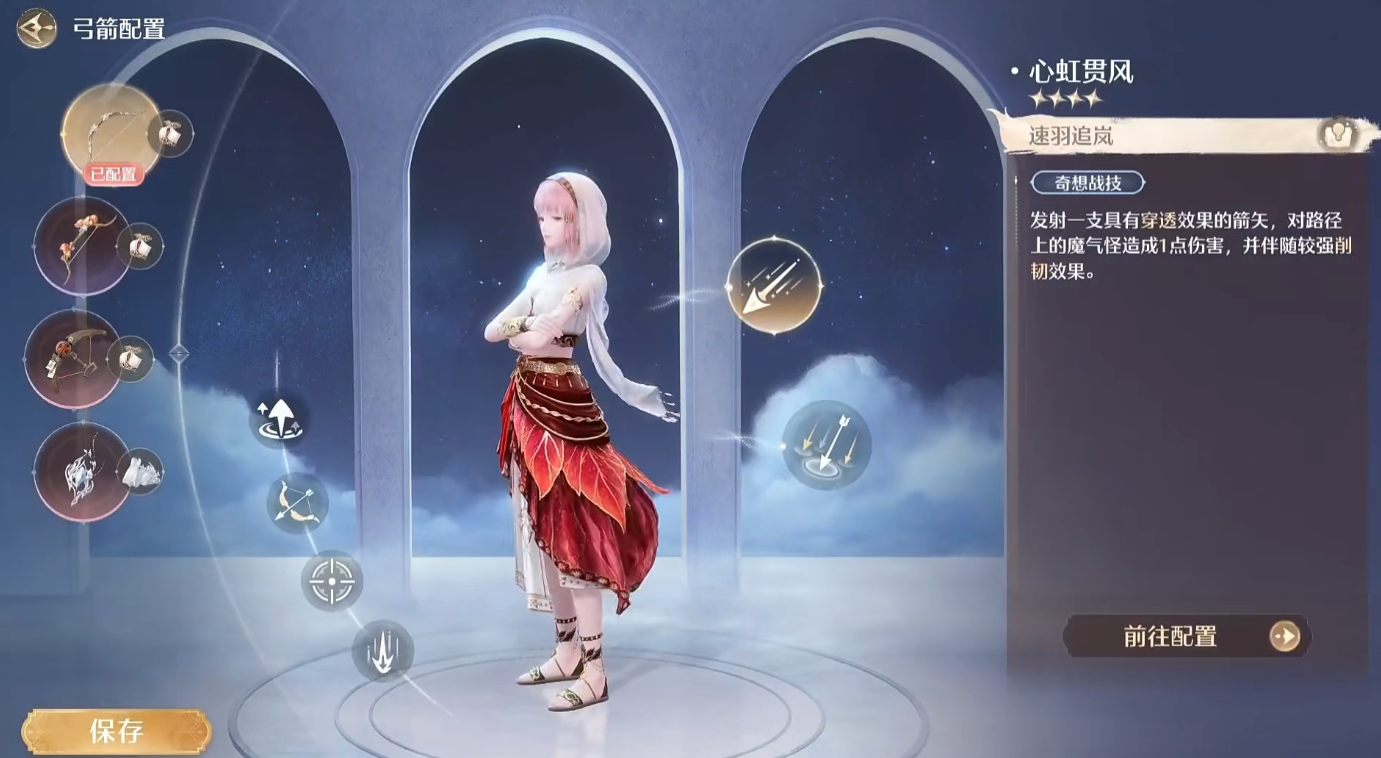Activate the bow and arrow skill icon
1381x758 pixels.
pos(297,502)
